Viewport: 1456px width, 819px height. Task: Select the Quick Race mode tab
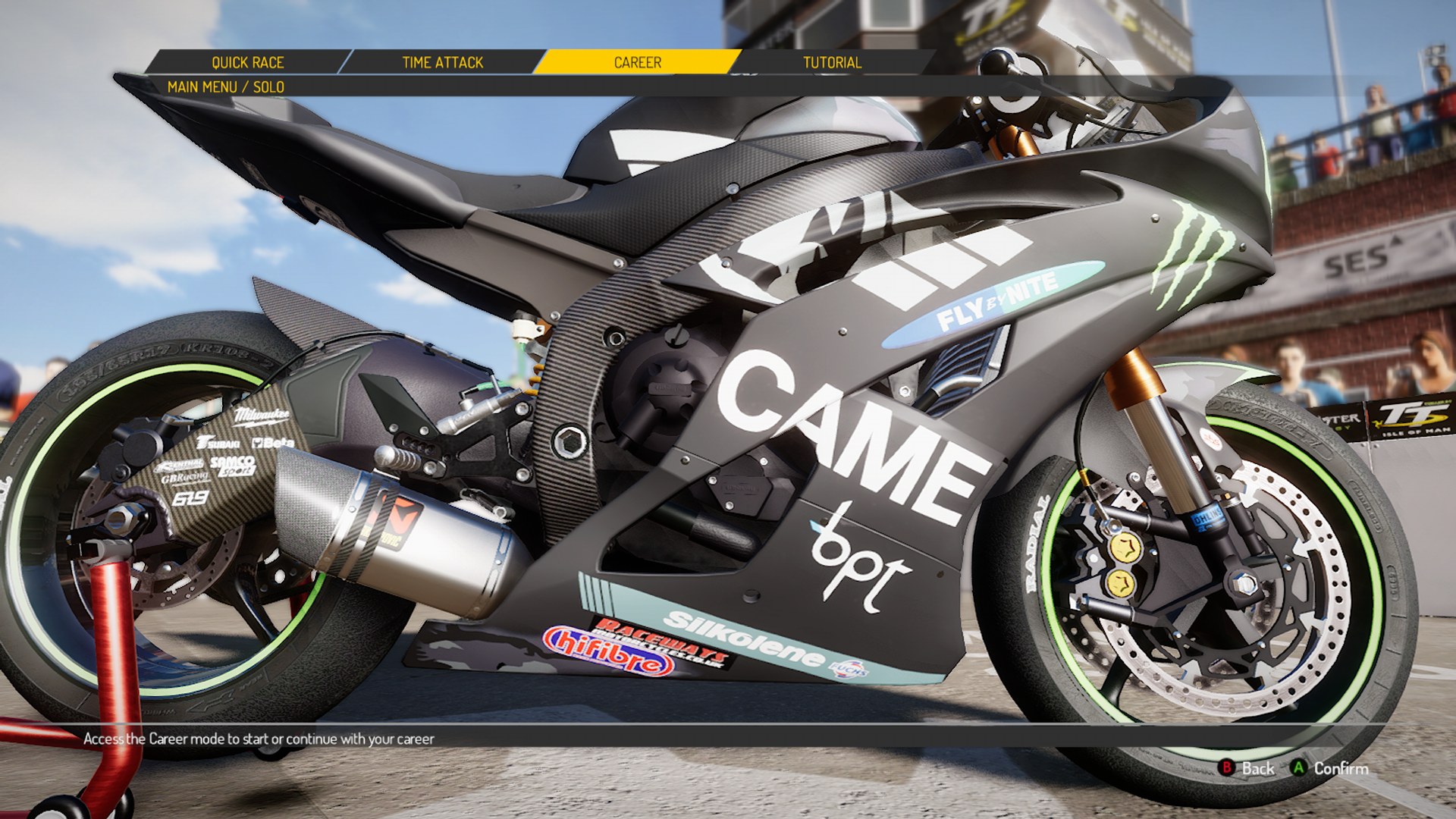tap(247, 62)
